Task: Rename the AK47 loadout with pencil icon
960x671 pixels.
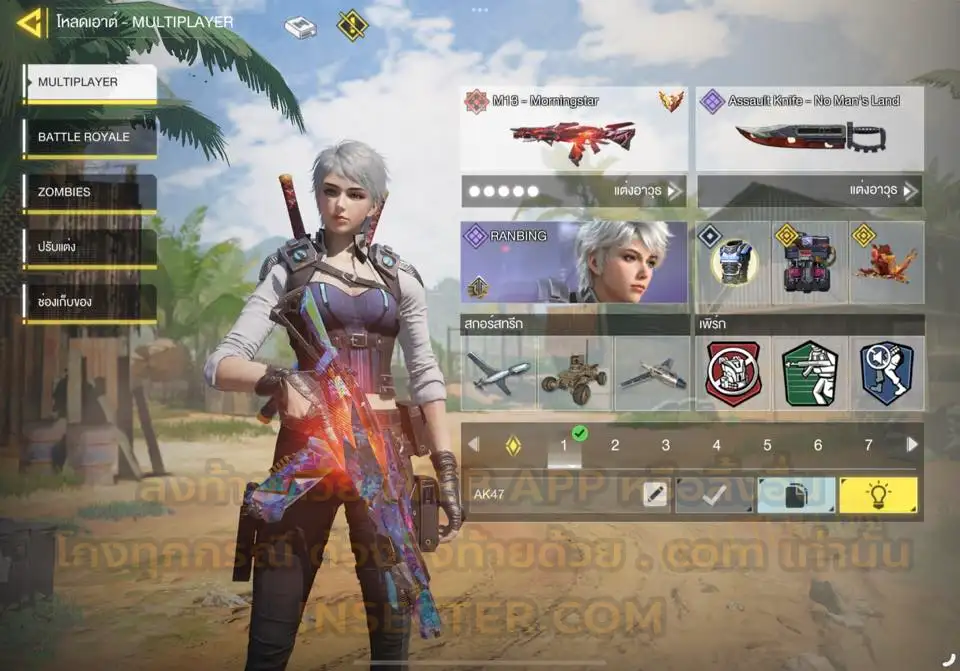Action: click(655, 495)
